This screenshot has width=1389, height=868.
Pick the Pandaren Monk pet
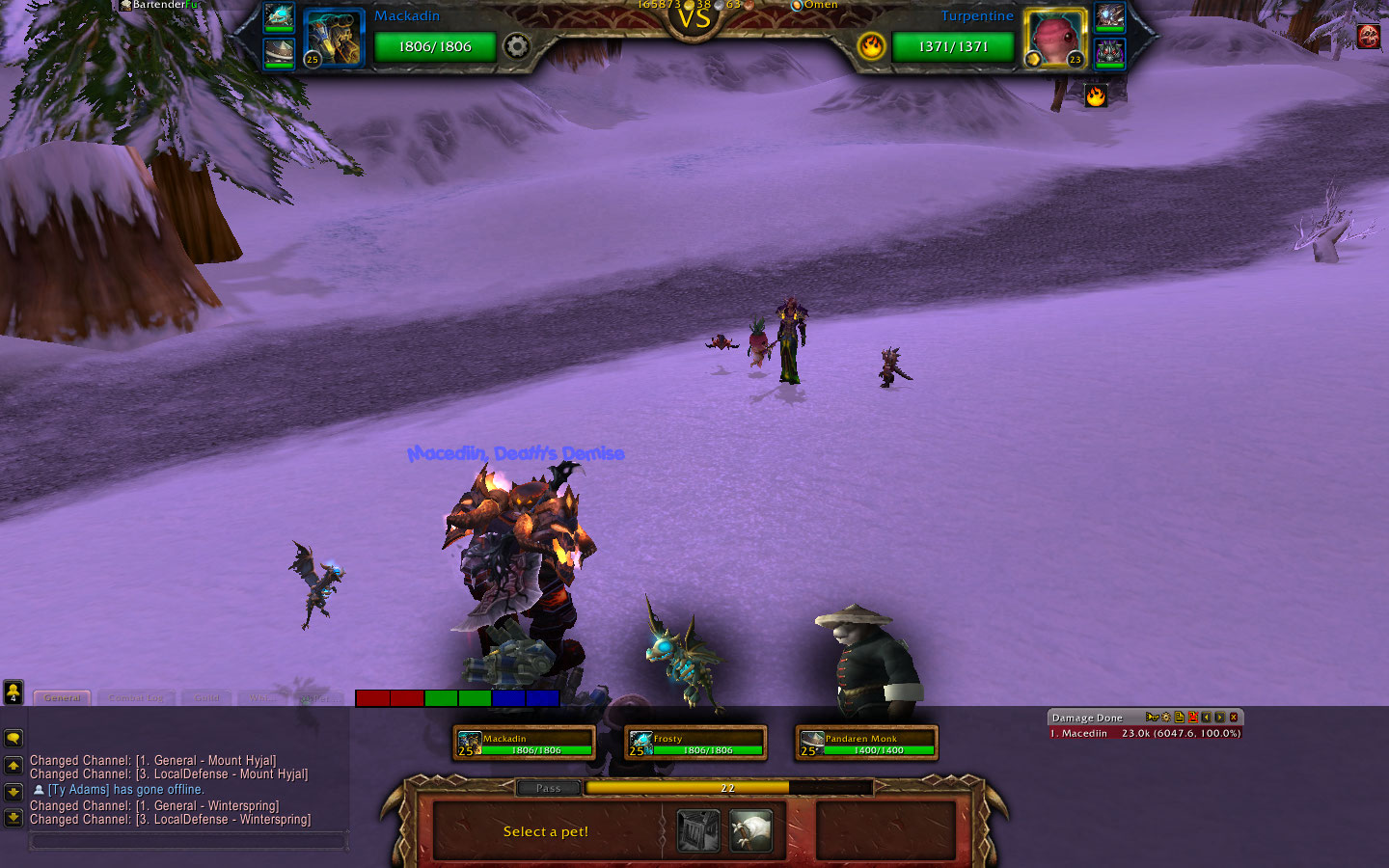(866, 743)
